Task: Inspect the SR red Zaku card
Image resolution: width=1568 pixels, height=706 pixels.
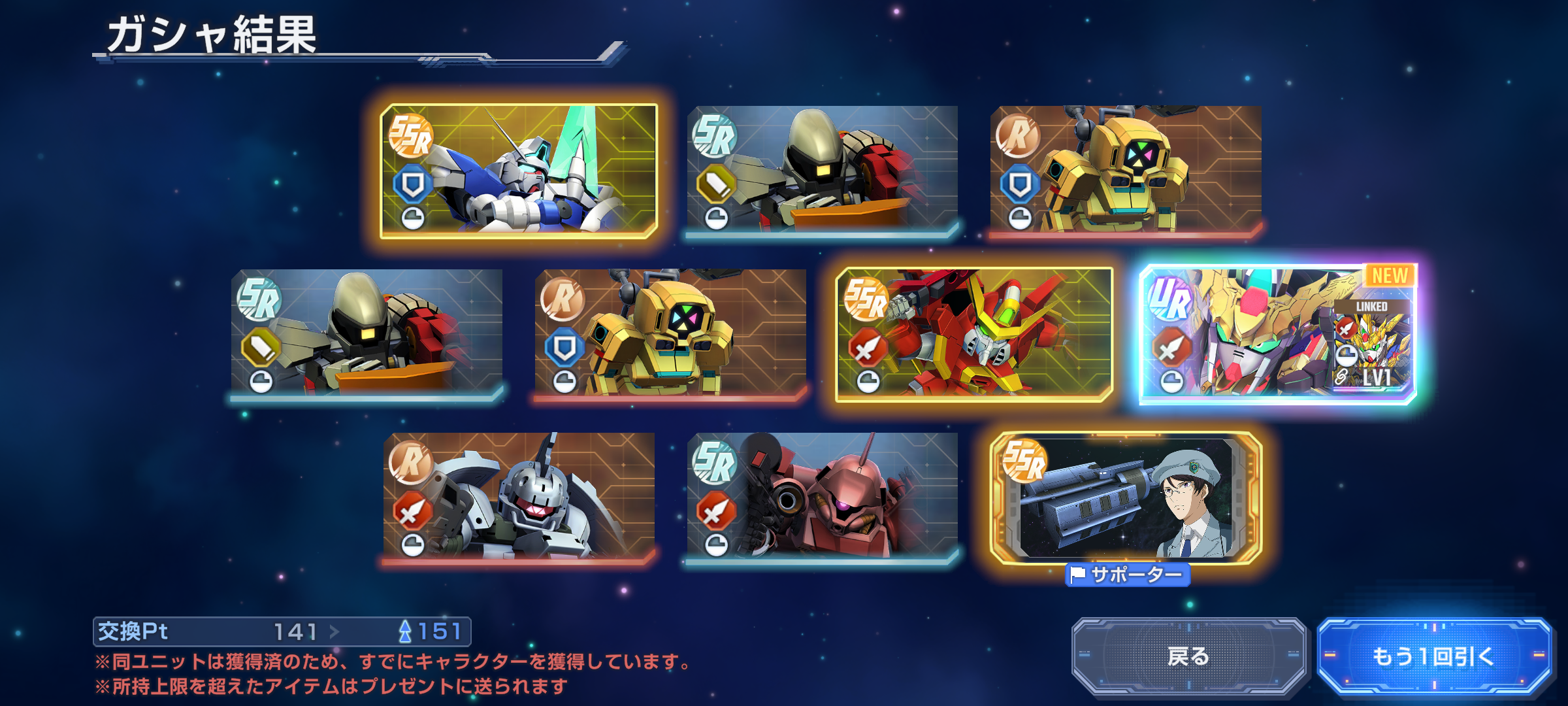Action: pos(822,497)
